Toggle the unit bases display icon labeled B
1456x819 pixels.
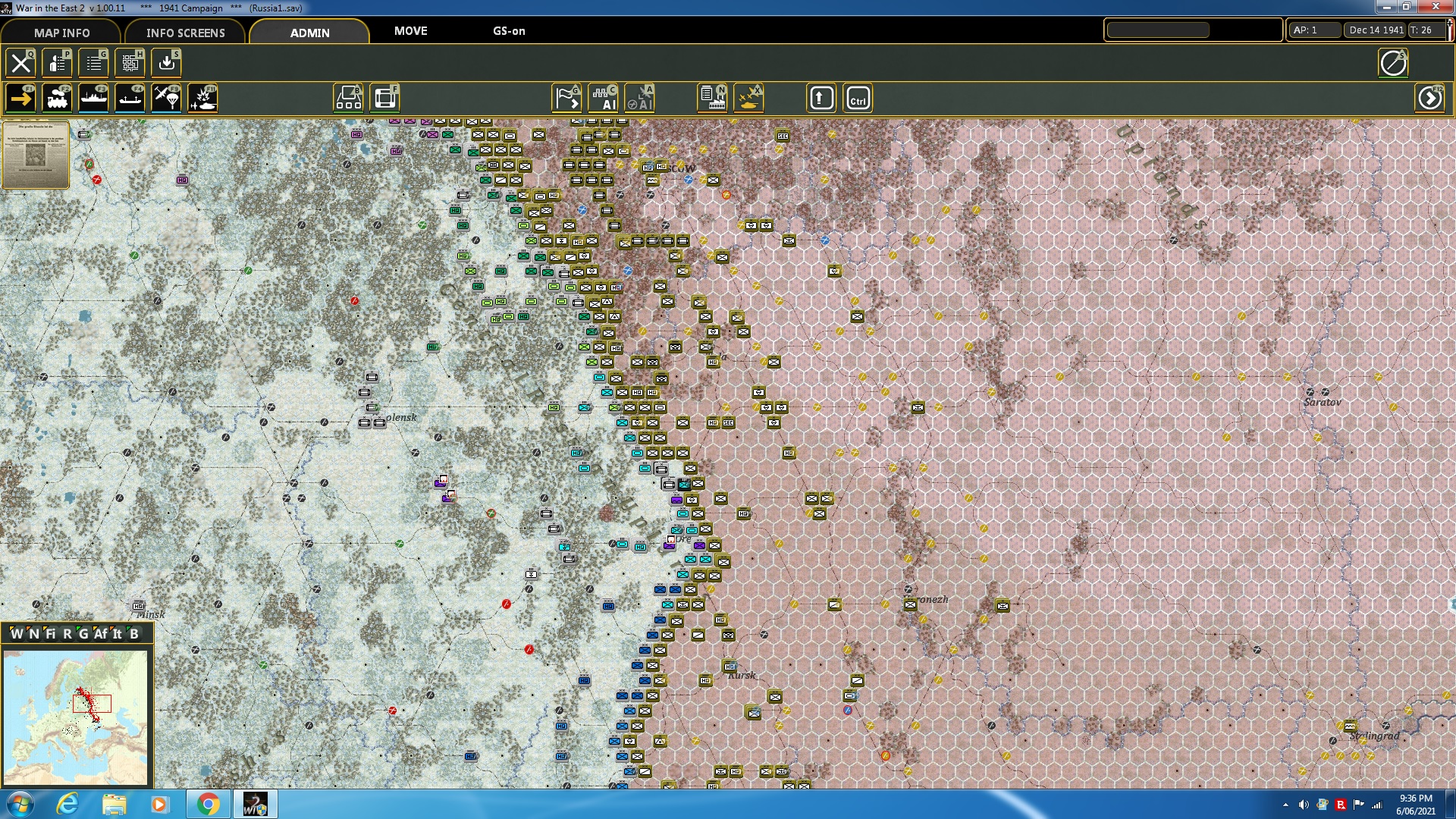(348, 97)
